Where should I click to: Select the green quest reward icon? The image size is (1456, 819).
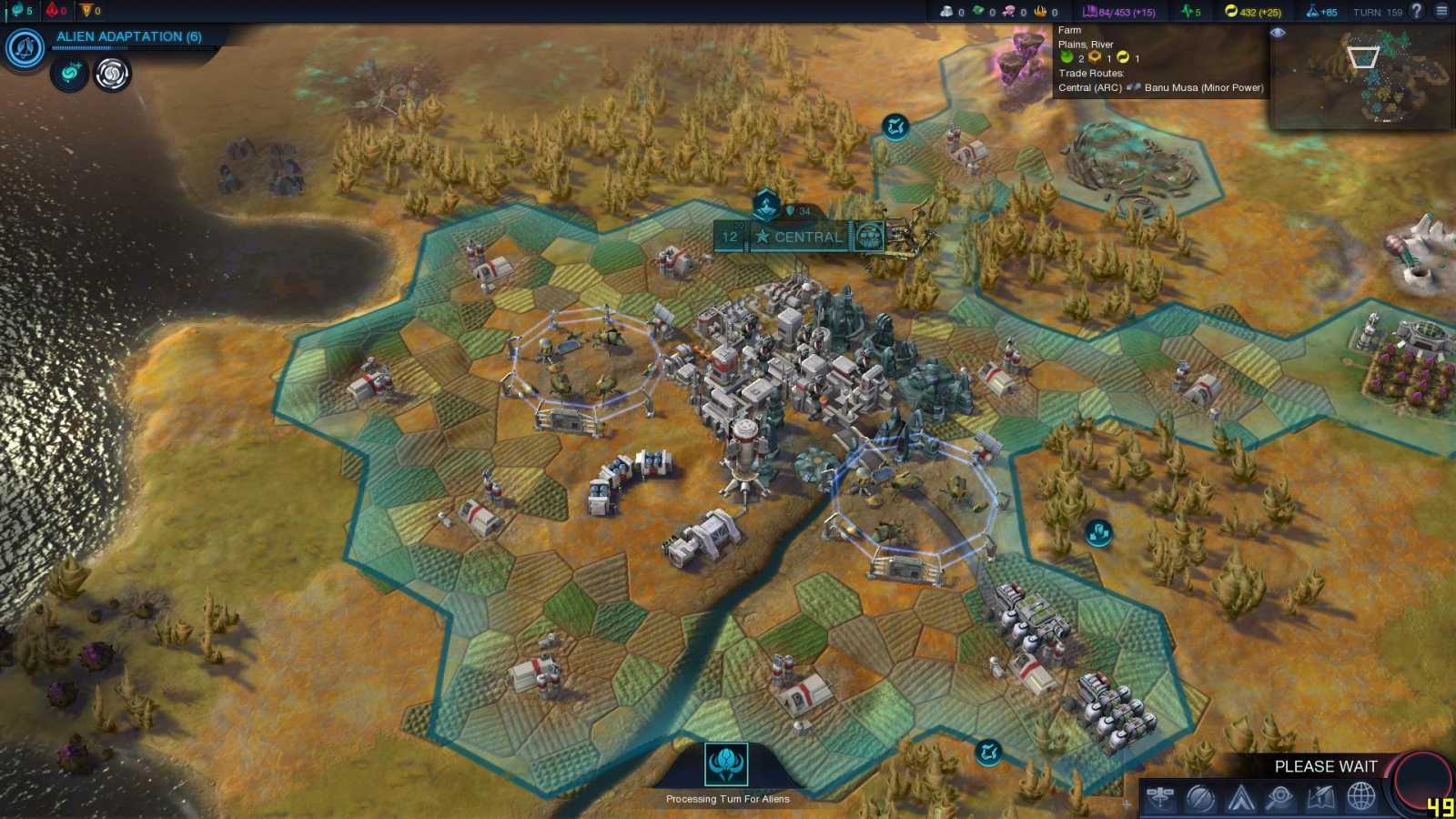[68, 75]
